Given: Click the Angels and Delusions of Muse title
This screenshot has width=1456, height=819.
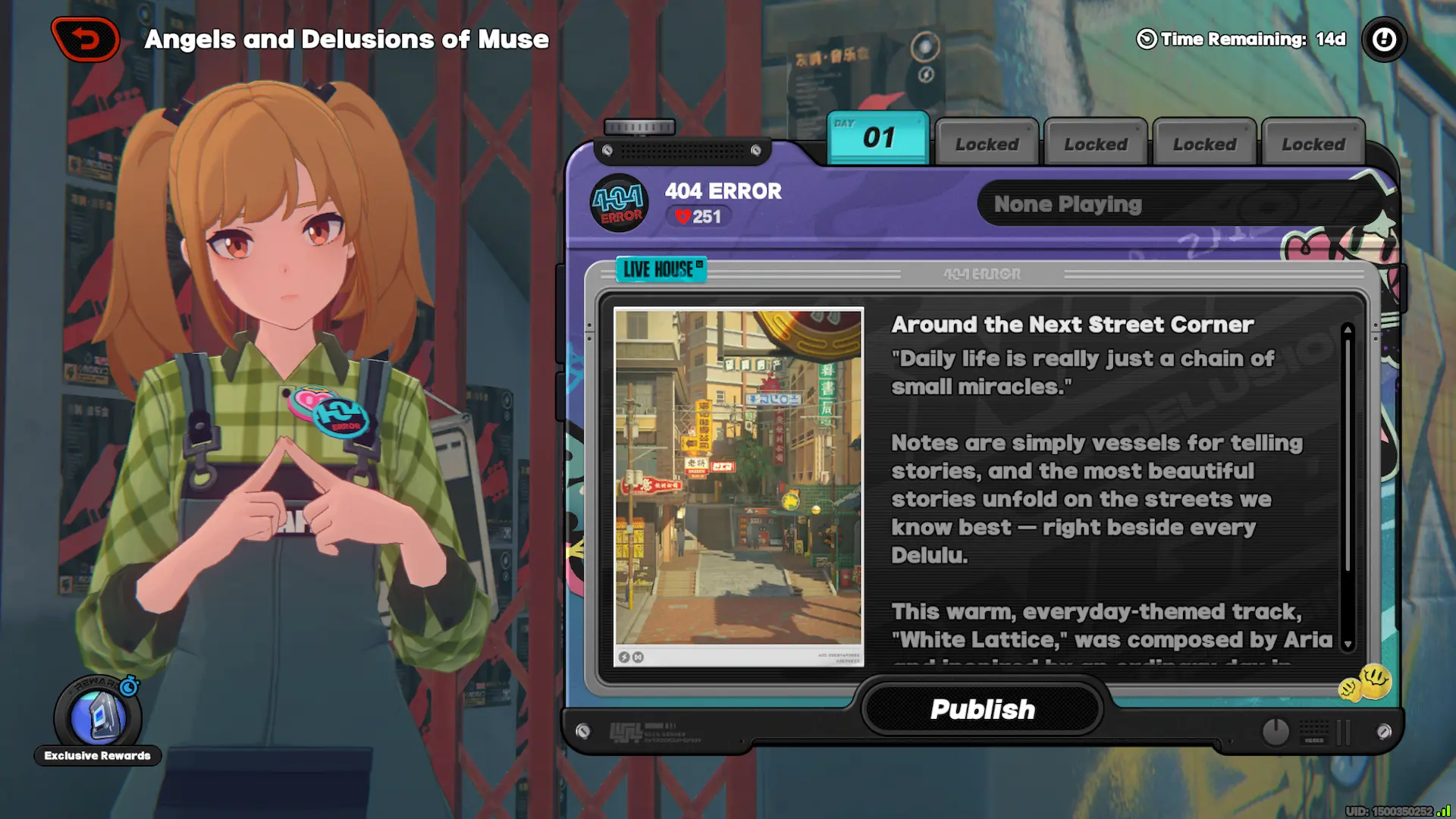Looking at the screenshot, I should [346, 39].
